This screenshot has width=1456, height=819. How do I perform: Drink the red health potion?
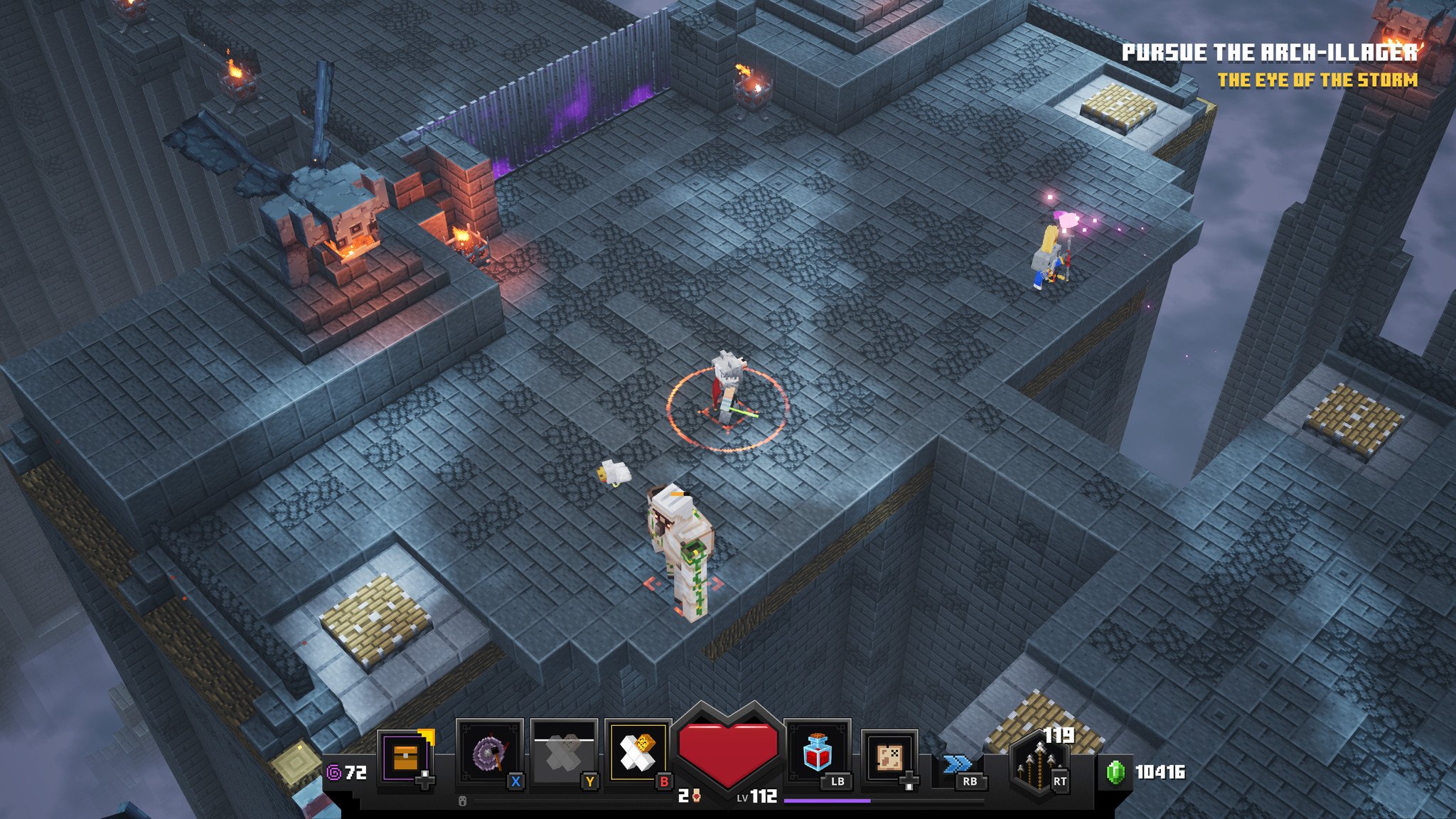point(817,754)
